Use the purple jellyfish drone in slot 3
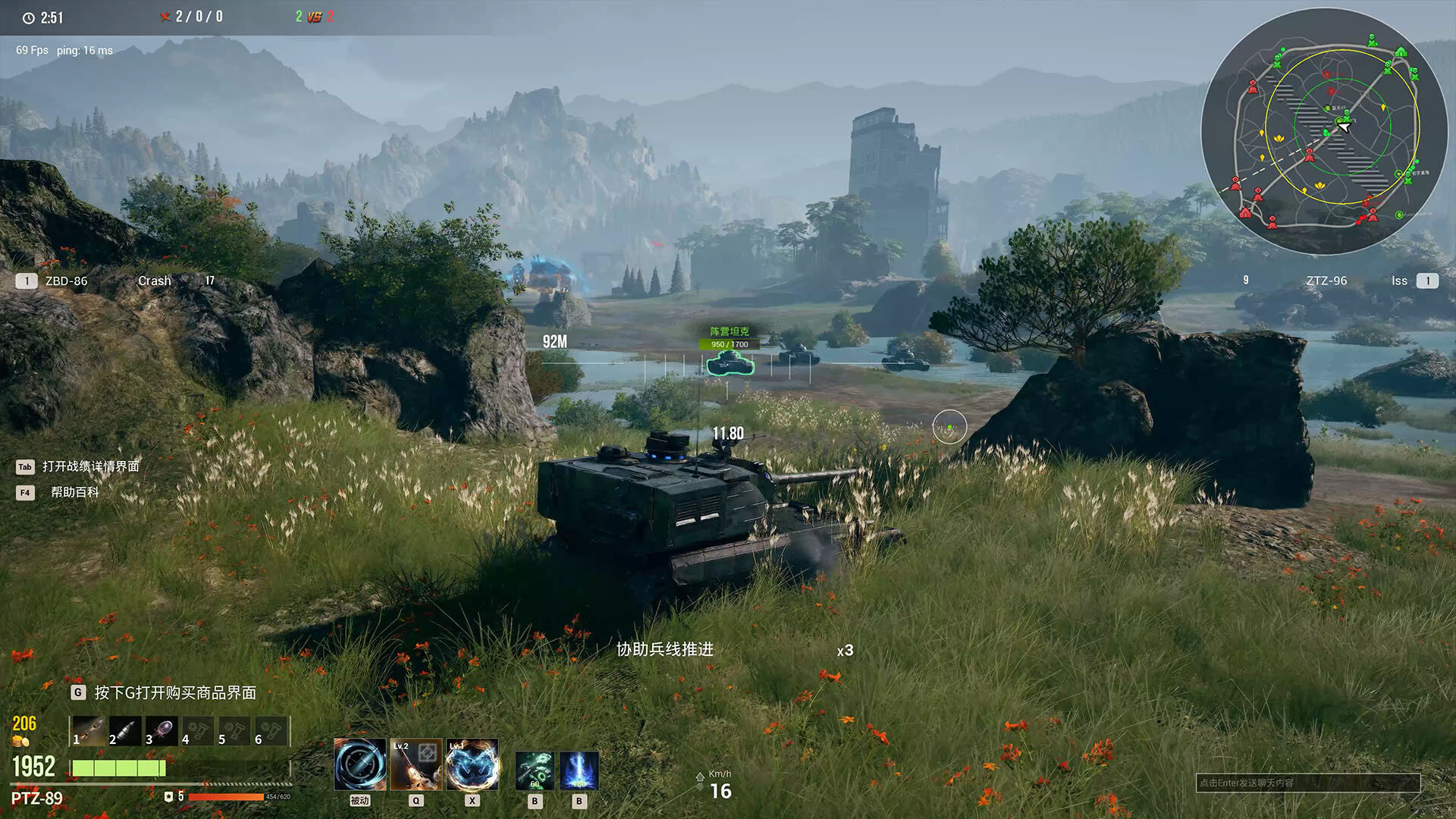 click(162, 731)
